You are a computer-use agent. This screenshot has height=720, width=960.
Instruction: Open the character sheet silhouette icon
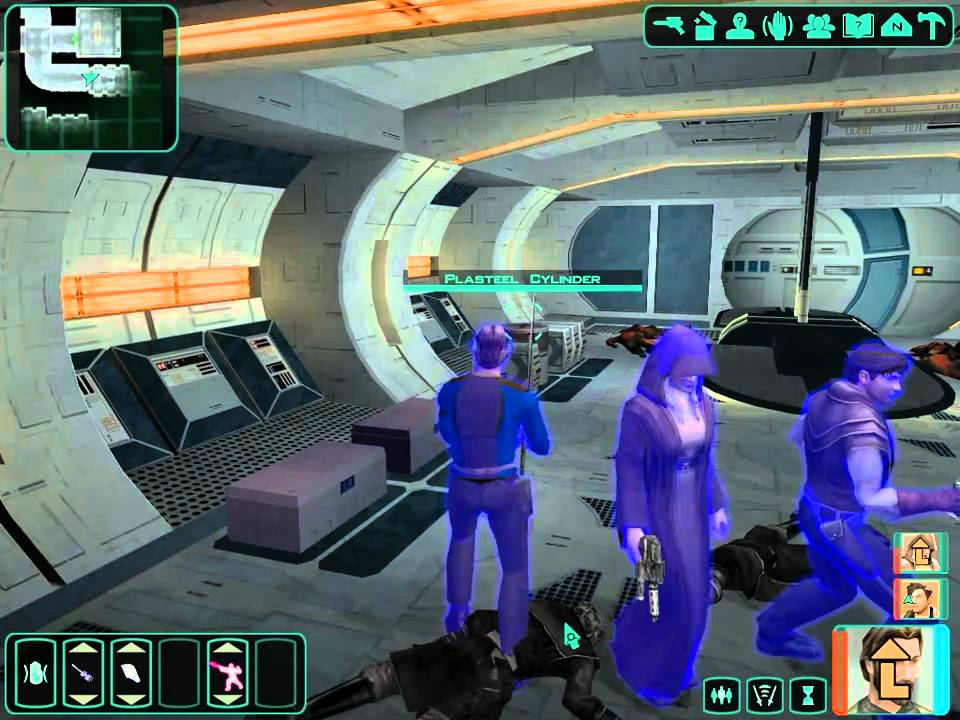tap(741, 26)
